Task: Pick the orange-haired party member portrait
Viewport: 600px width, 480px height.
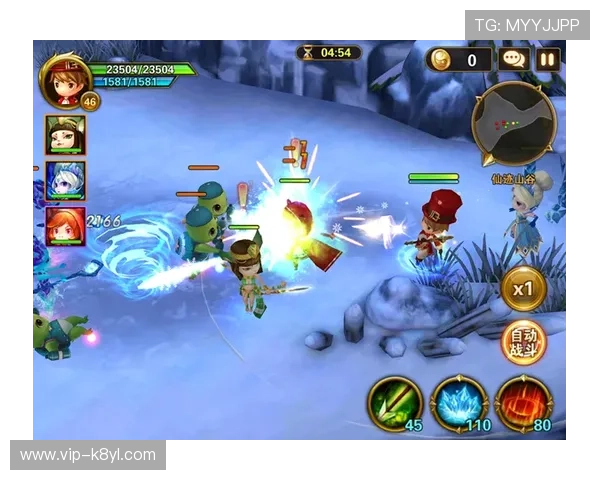Action: [65, 226]
